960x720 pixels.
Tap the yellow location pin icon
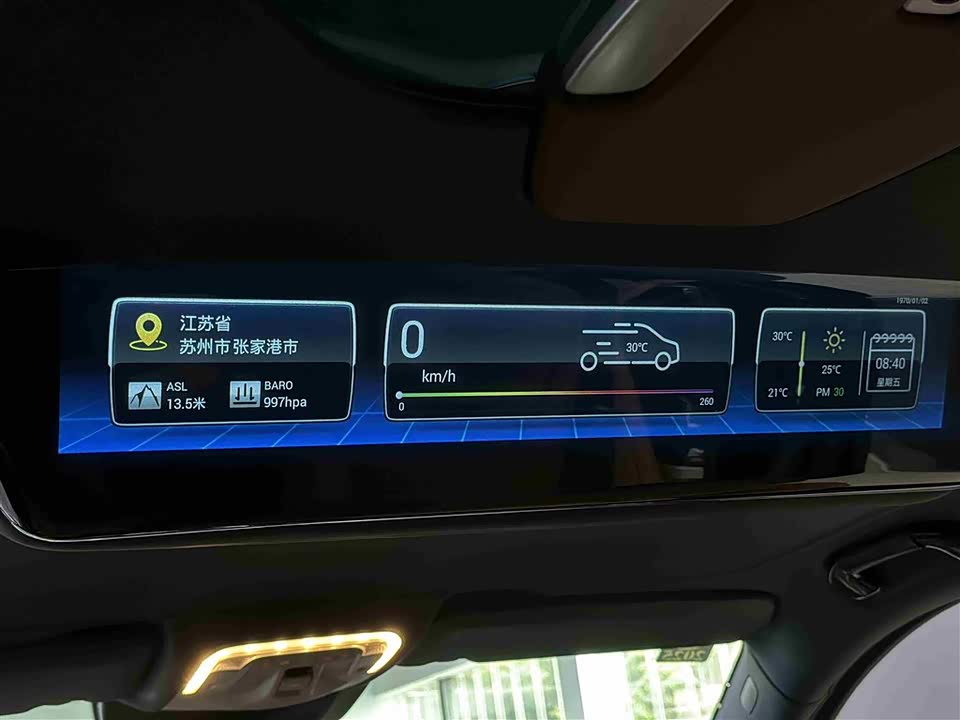tap(150, 332)
